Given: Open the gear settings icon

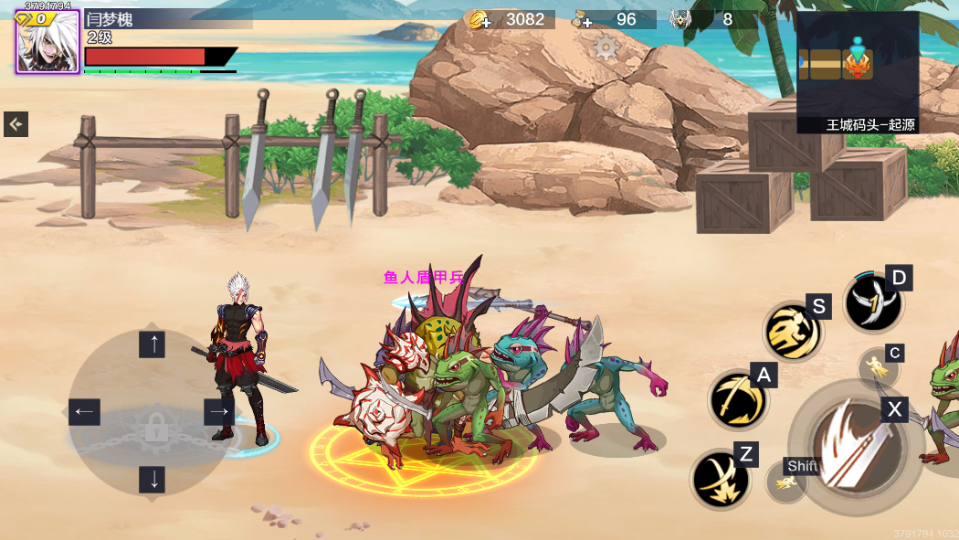Looking at the screenshot, I should 606,47.
